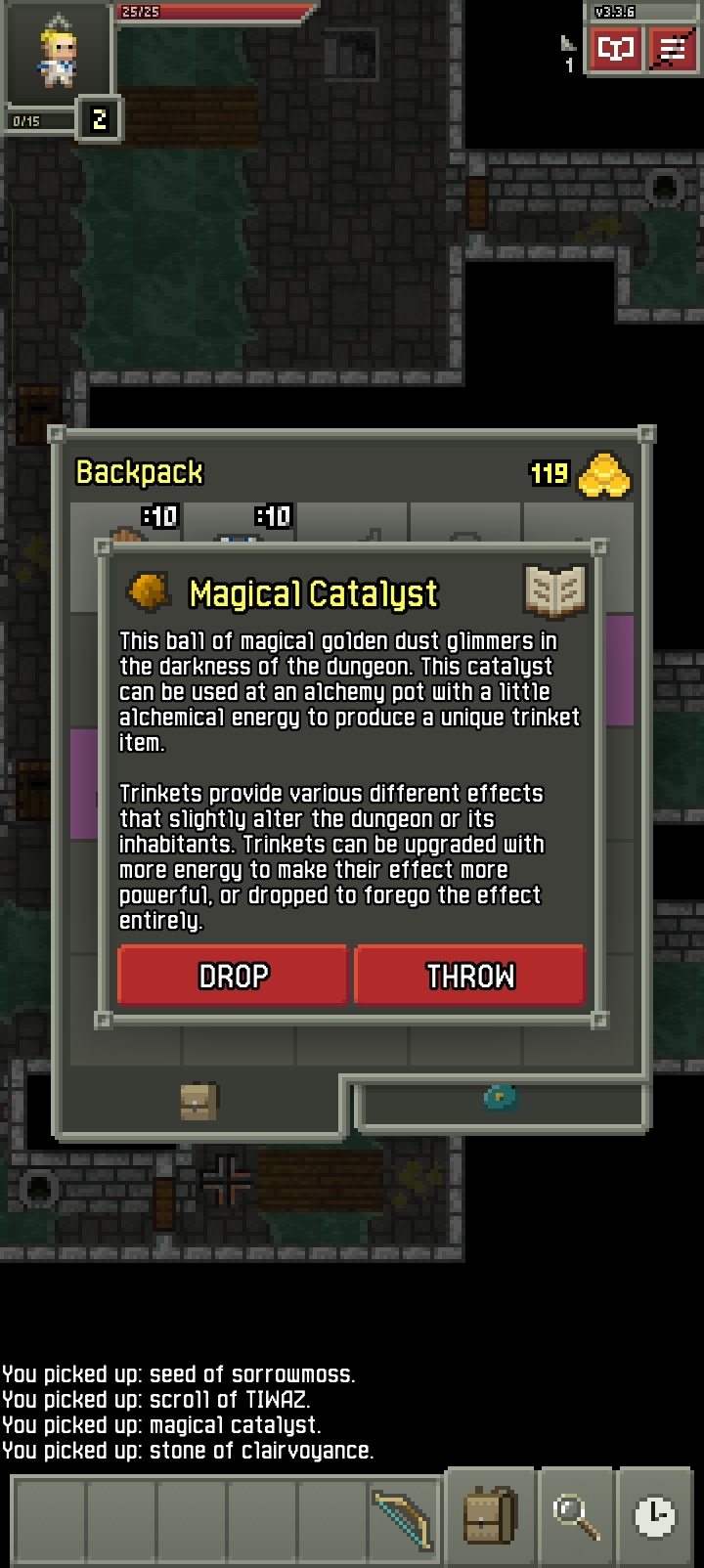Screen dimensions: 704x1568
Task: Open the journal book button
Action: pyautogui.click(x=616, y=48)
